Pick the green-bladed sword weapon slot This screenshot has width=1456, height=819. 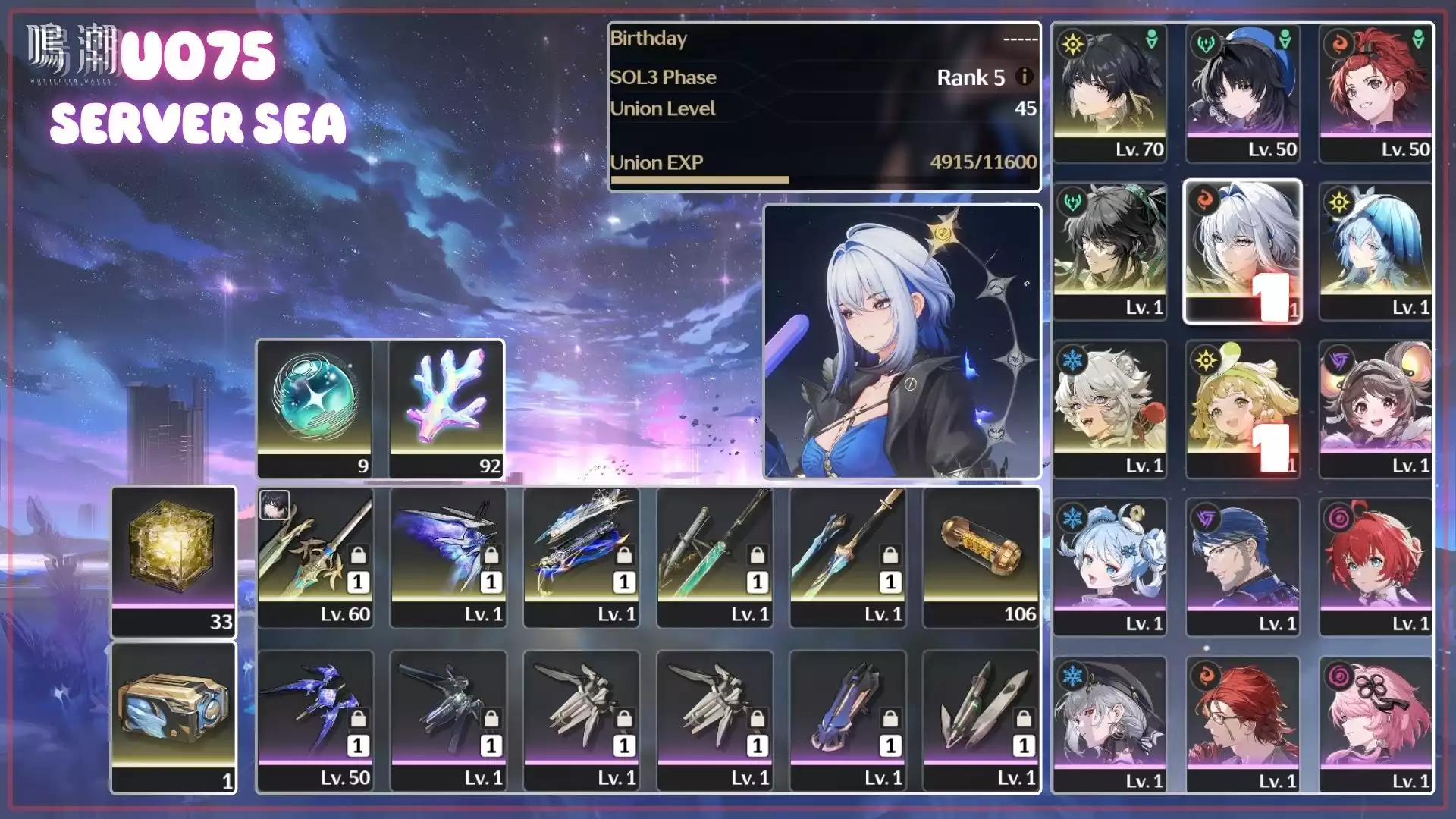714,557
